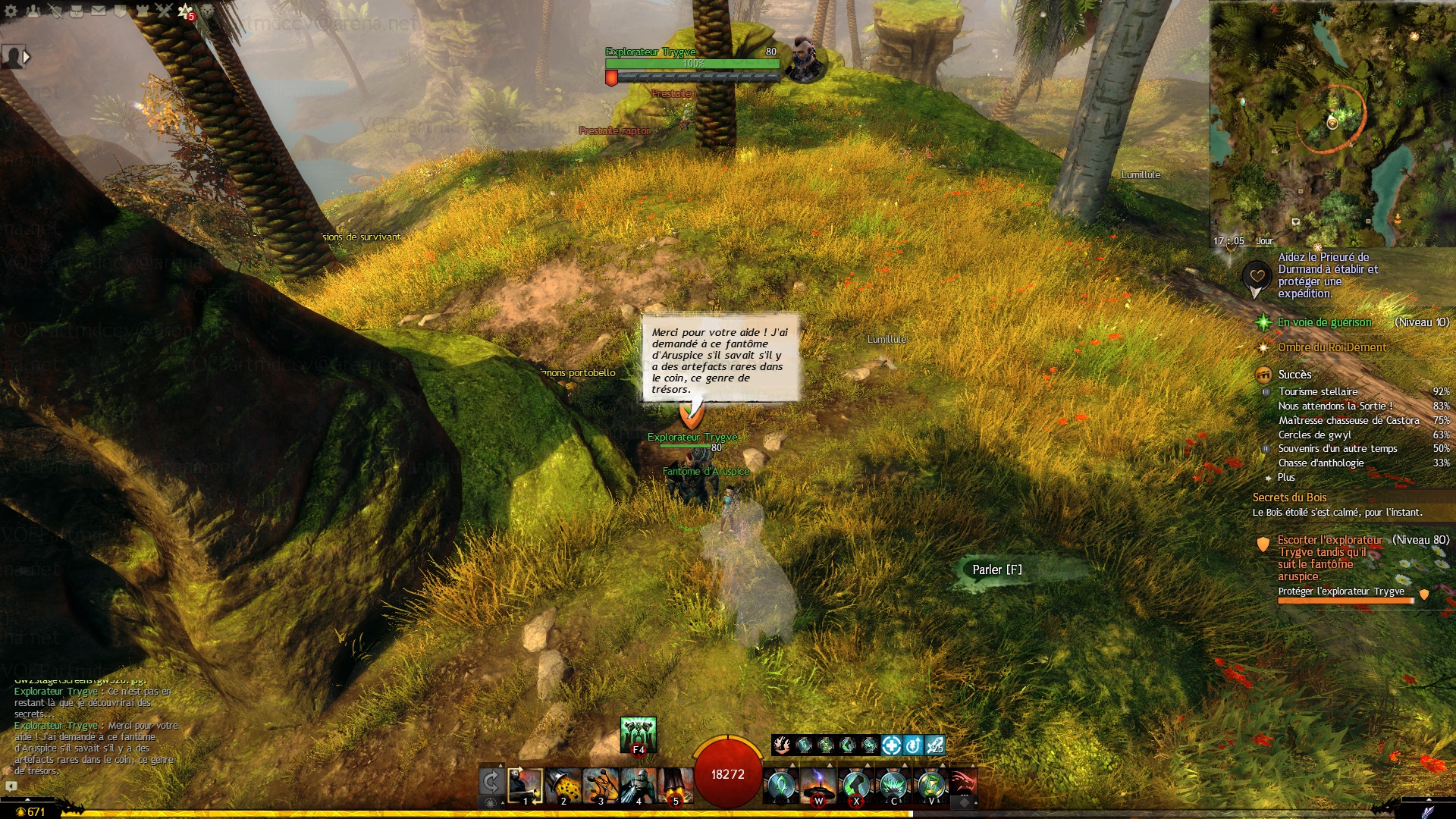Select the 'En voie de guérison' story entry

[1324, 322]
